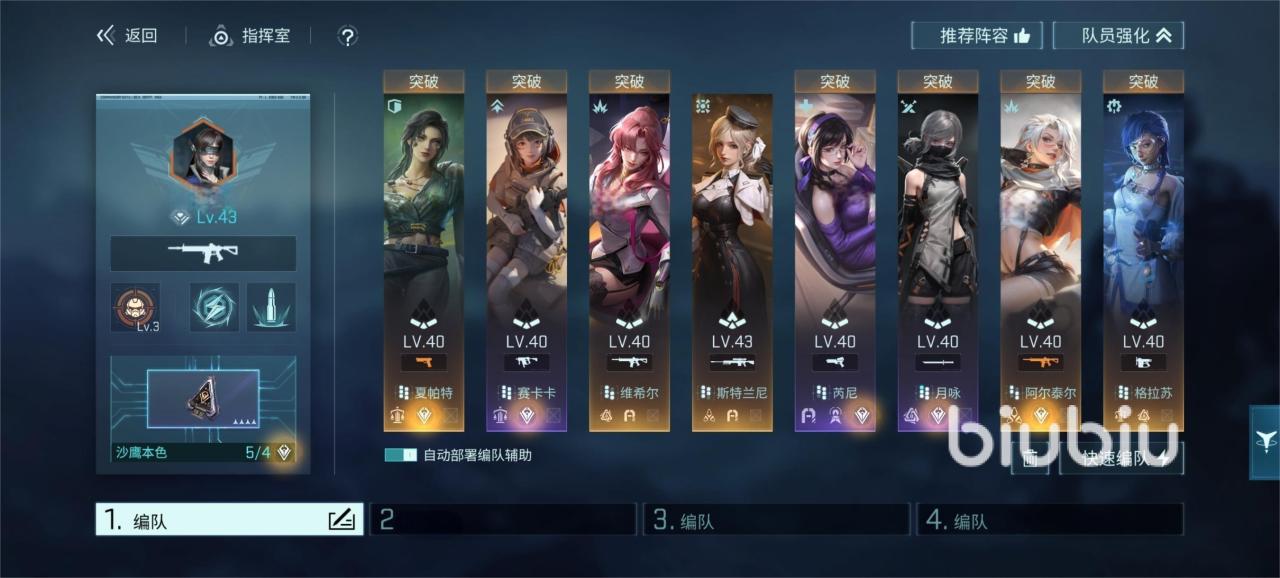
Task: Toggle 自动部署编队辅助 auto-deploy switch
Action: point(400,455)
